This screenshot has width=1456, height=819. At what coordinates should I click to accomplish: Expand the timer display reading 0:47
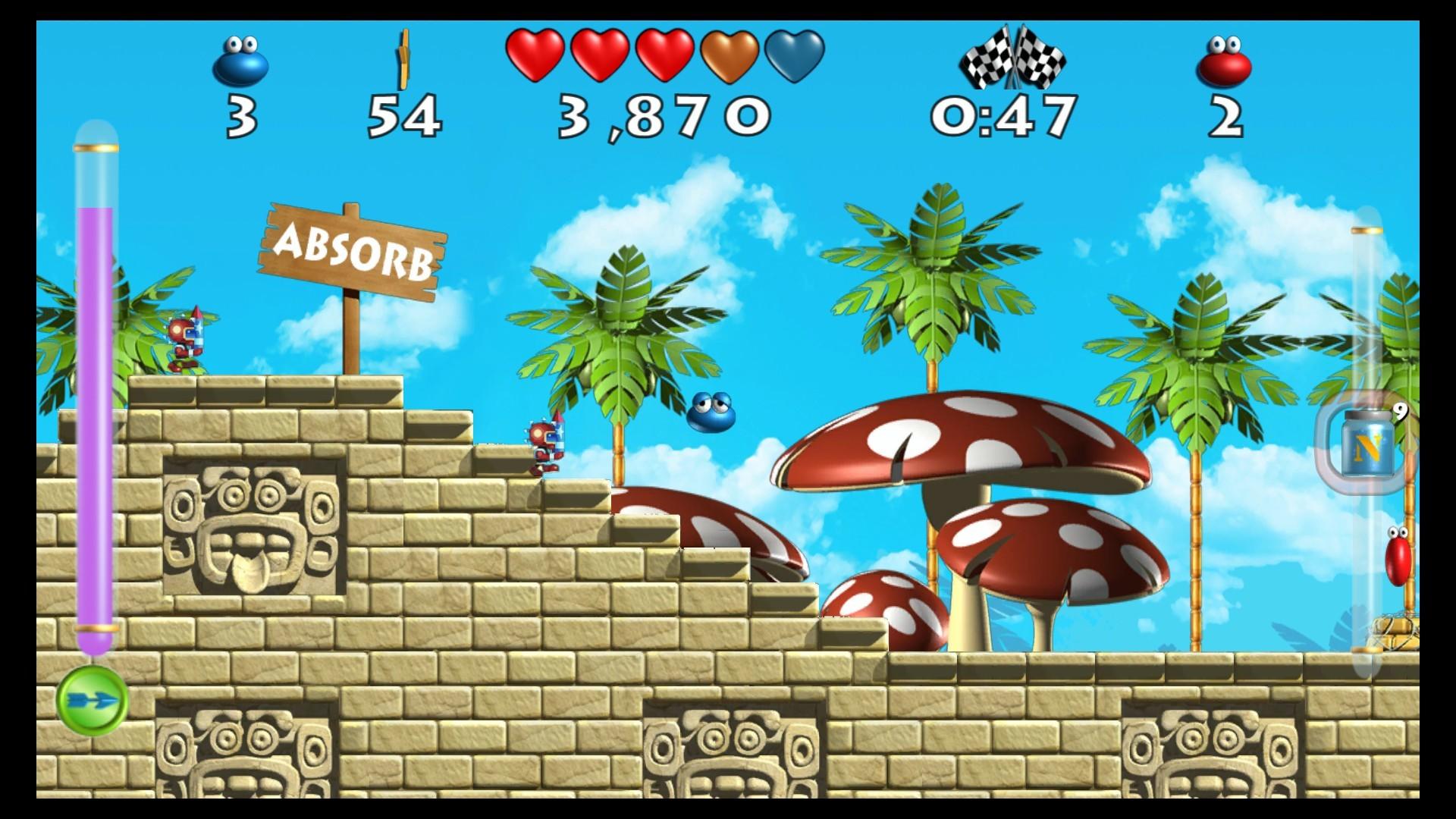pyautogui.click(x=1006, y=114)
